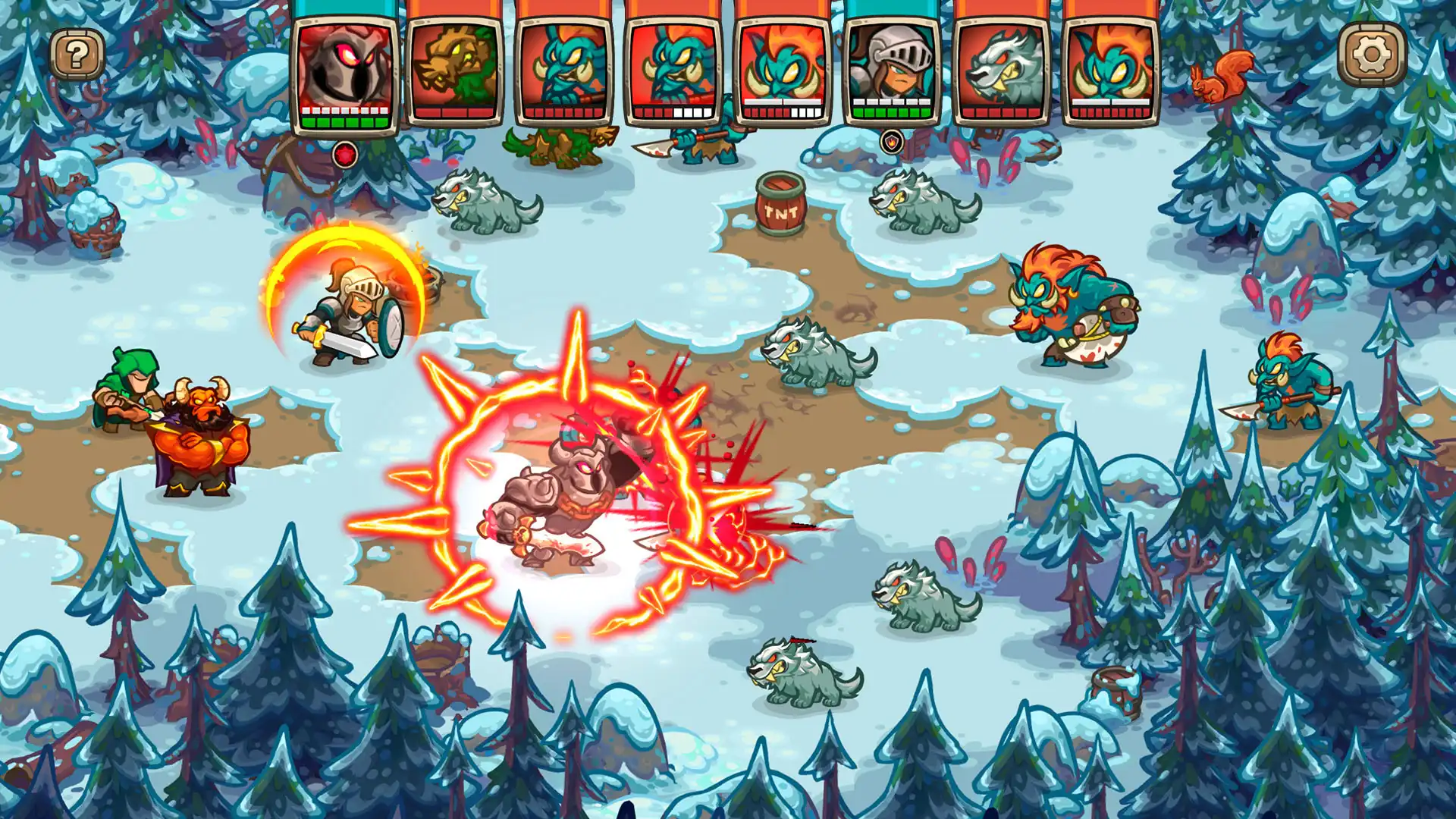Expand the knight portrait's teal header panel
Viewport: 1456px width, 819px height.
click(x=893, y=9)
